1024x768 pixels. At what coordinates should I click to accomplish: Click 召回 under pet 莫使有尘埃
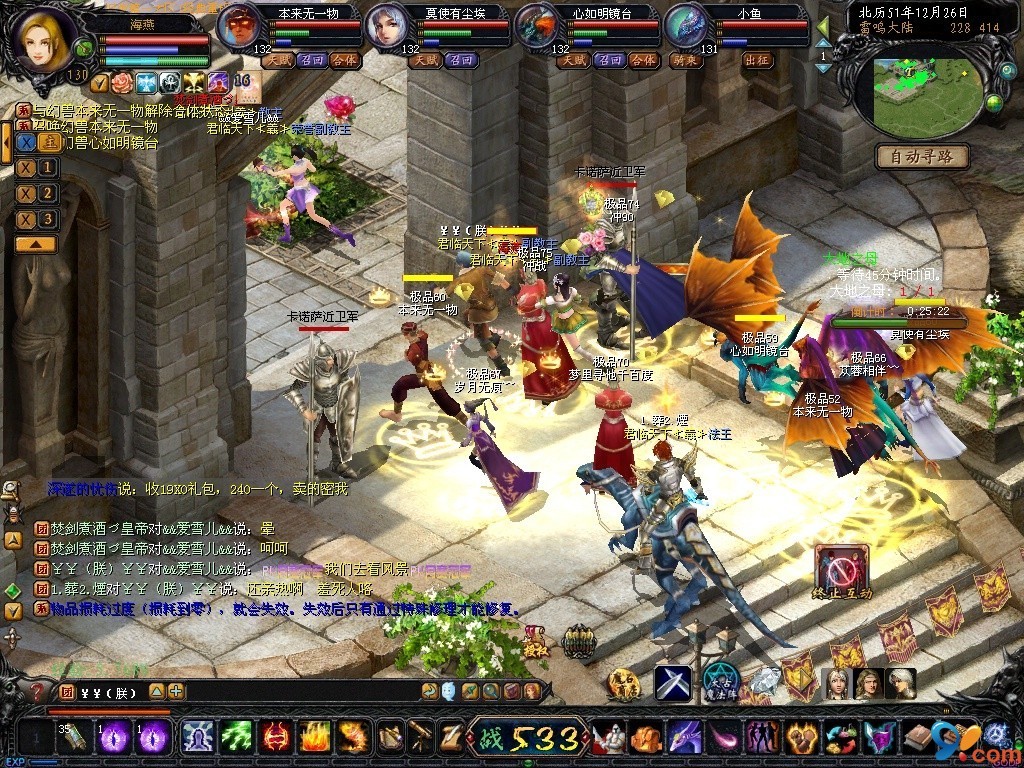[x=461, y=60]
